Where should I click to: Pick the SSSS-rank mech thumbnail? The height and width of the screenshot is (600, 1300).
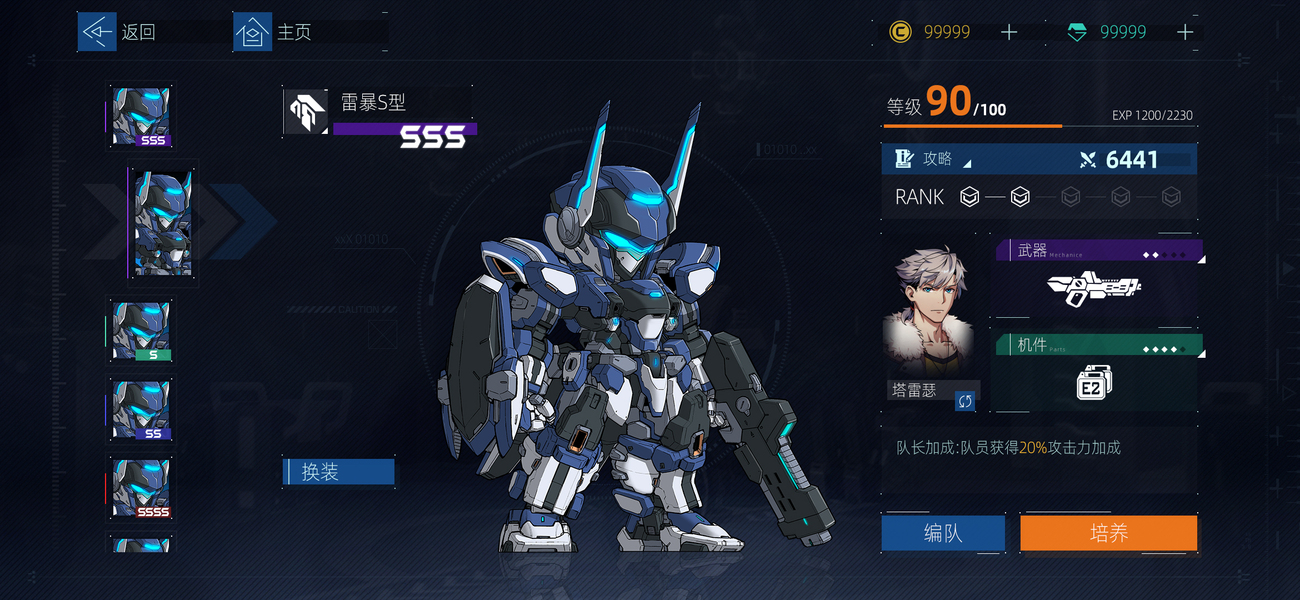(x=141, y=488)
